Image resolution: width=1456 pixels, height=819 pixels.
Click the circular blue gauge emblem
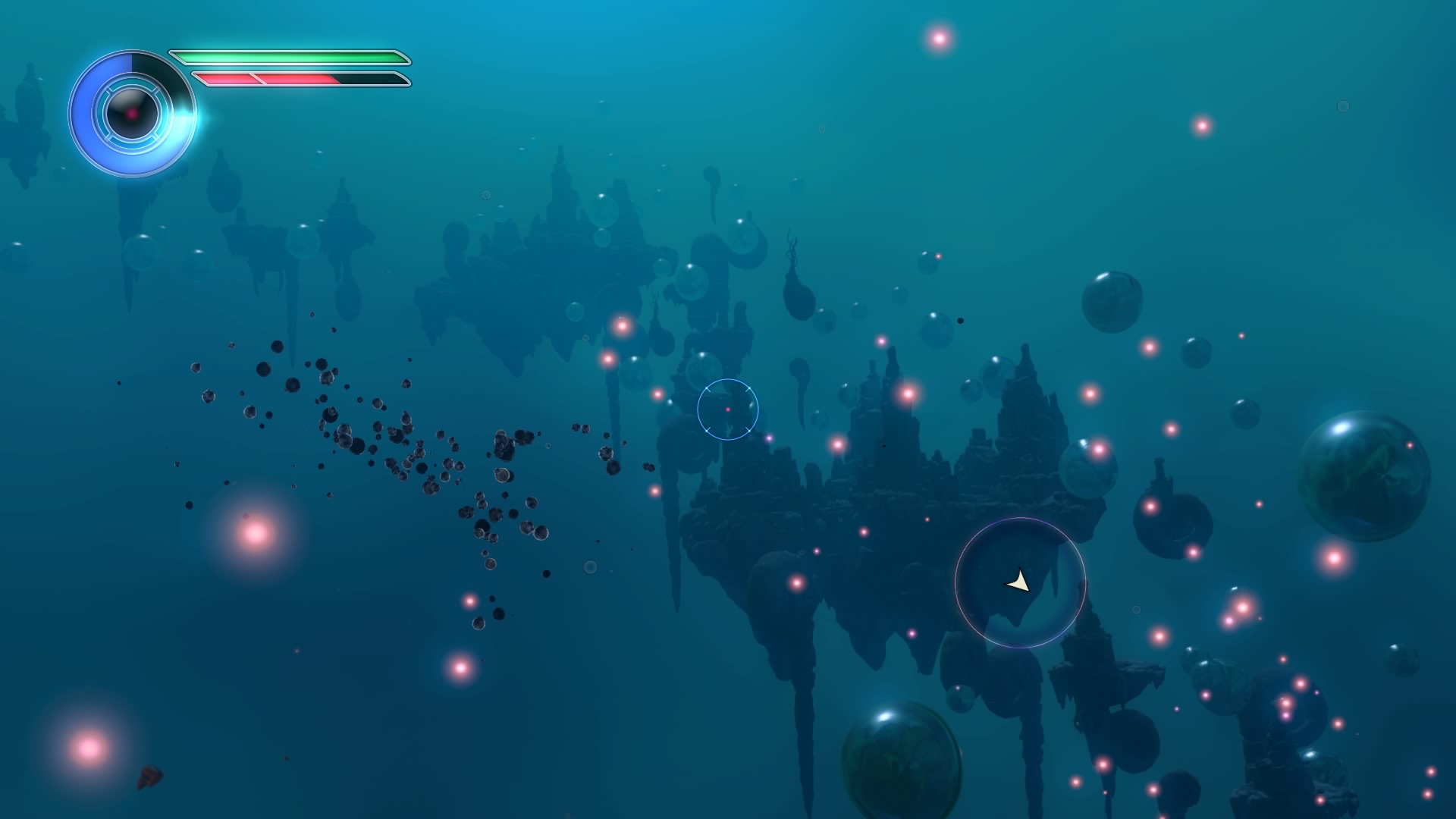[132, 114]
